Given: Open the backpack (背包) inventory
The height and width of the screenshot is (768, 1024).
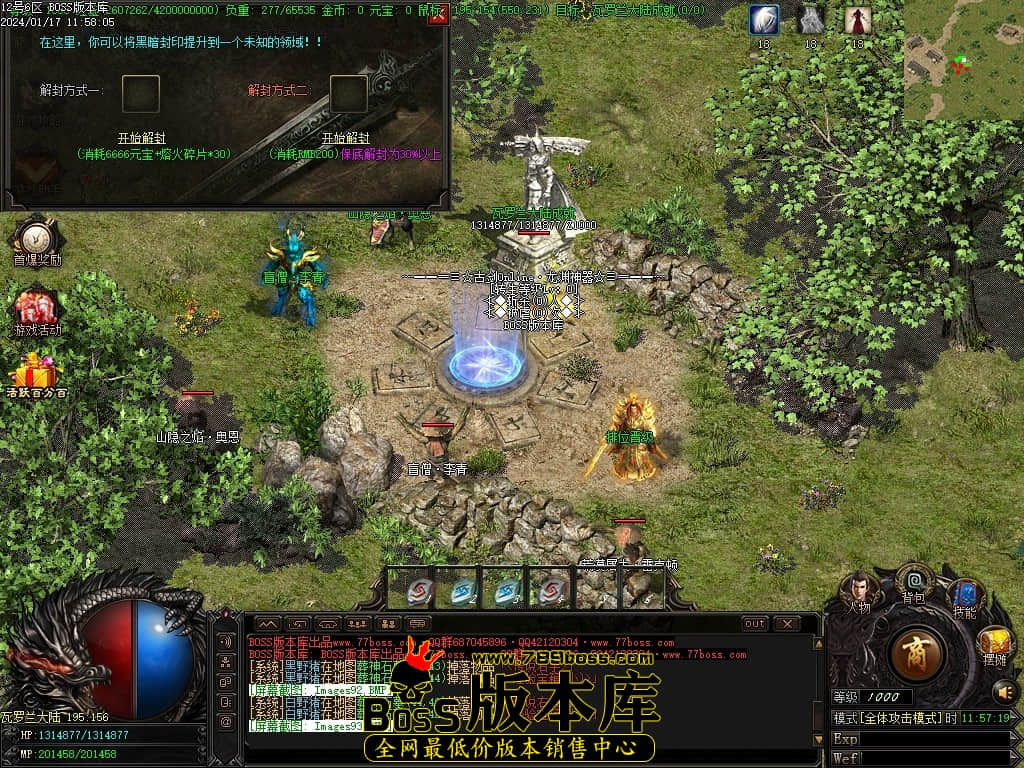Looking at the screenshot, I should click(914, 581).
